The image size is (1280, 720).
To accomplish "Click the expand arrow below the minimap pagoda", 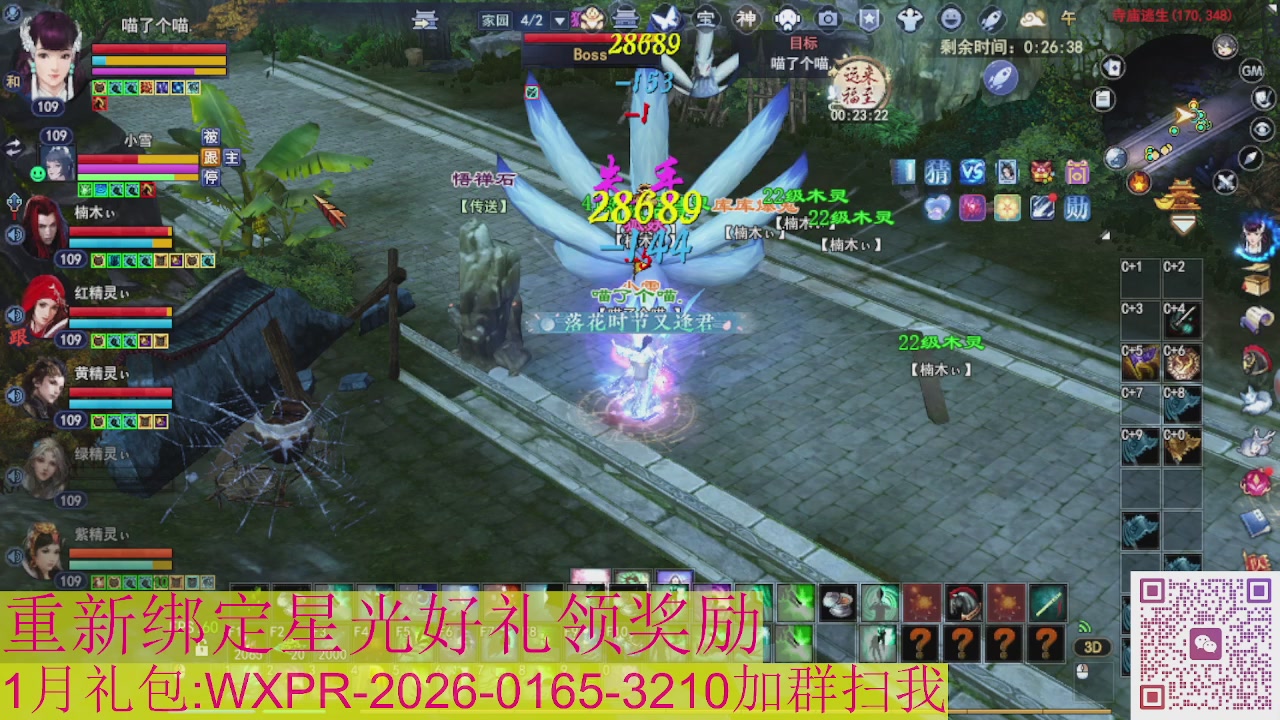I will [x=1183, y=224].
